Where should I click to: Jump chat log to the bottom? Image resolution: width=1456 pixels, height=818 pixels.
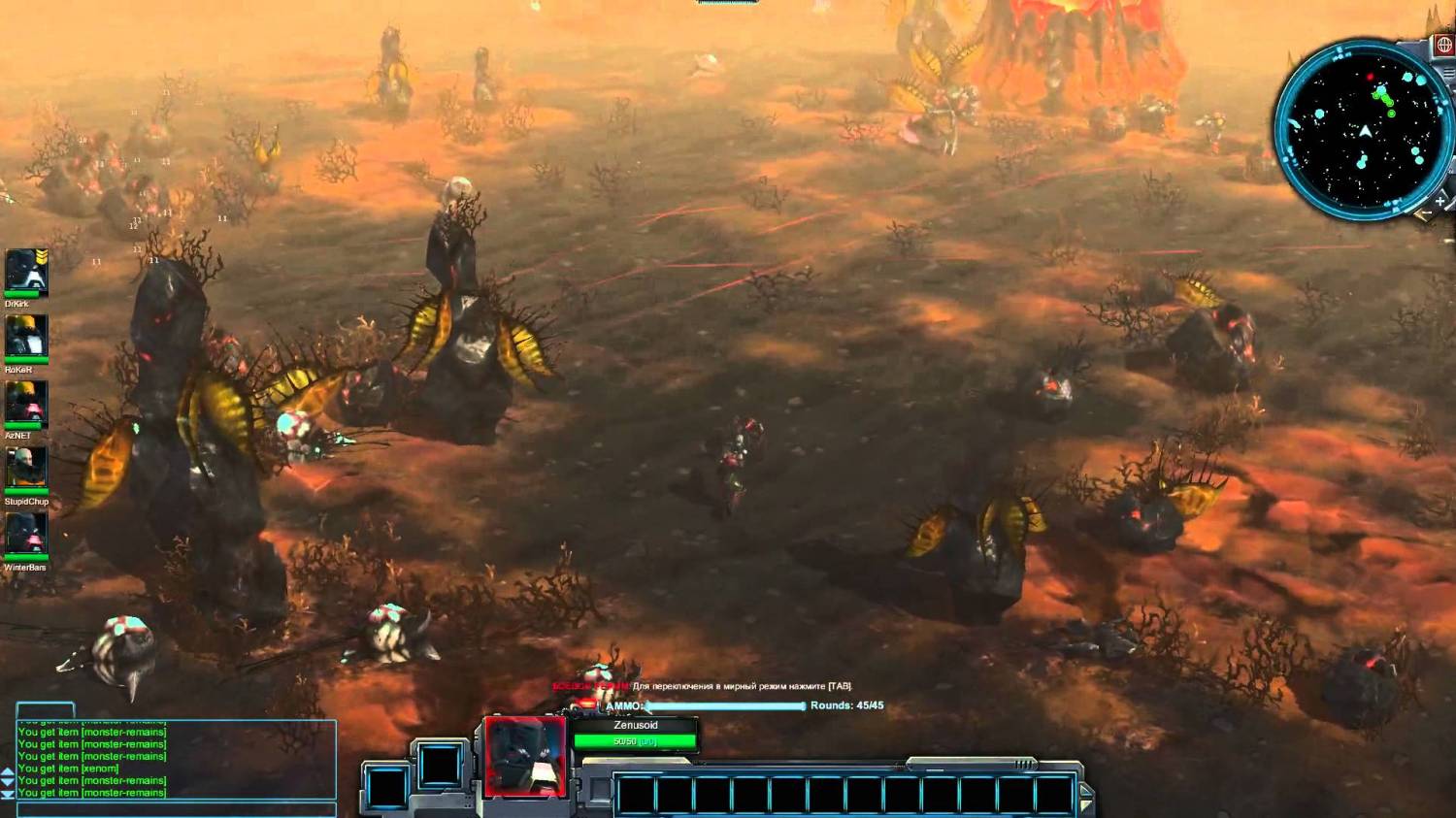(x=8, y=795)
